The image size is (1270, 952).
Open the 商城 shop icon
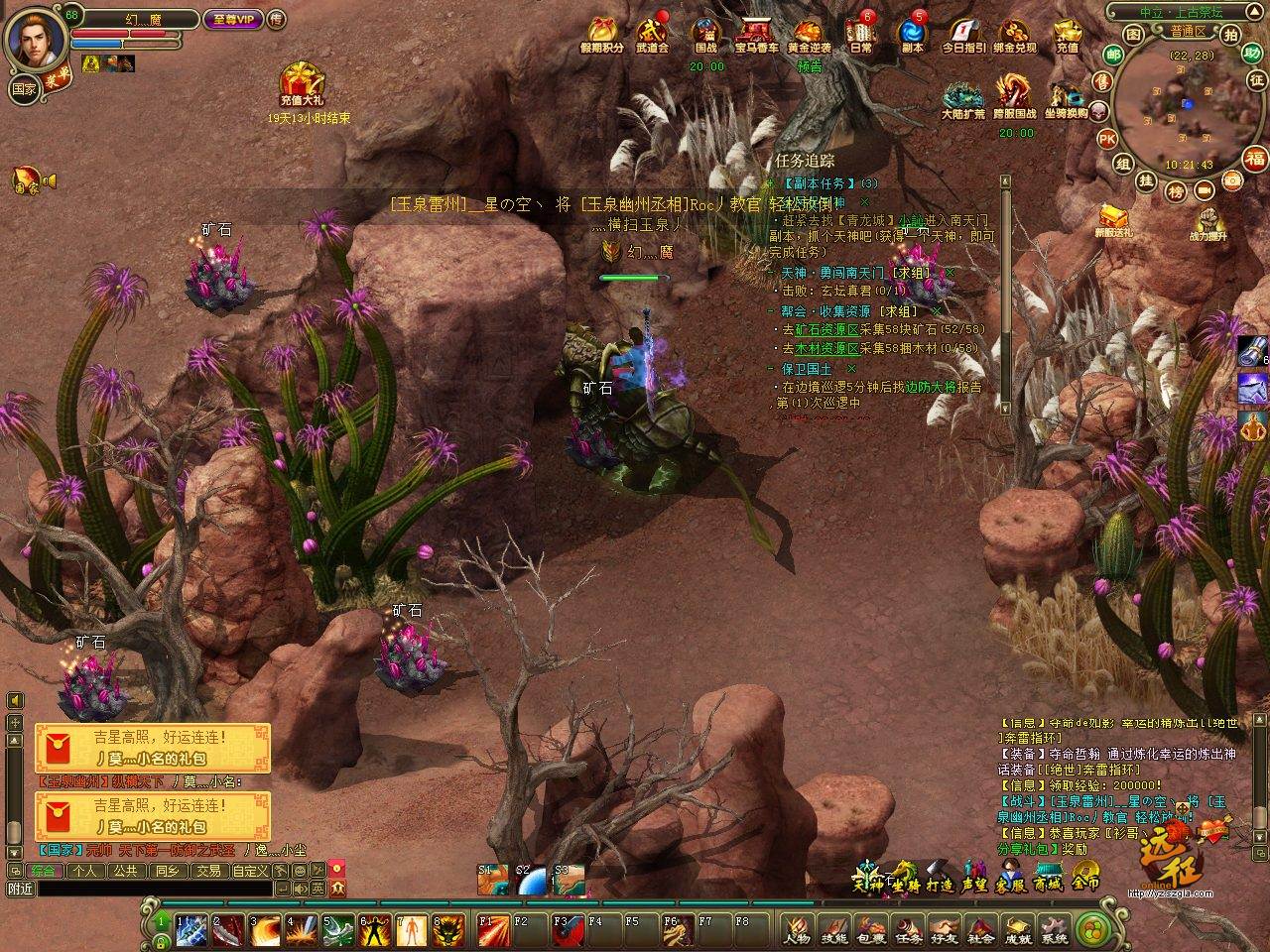(1047, 882)
